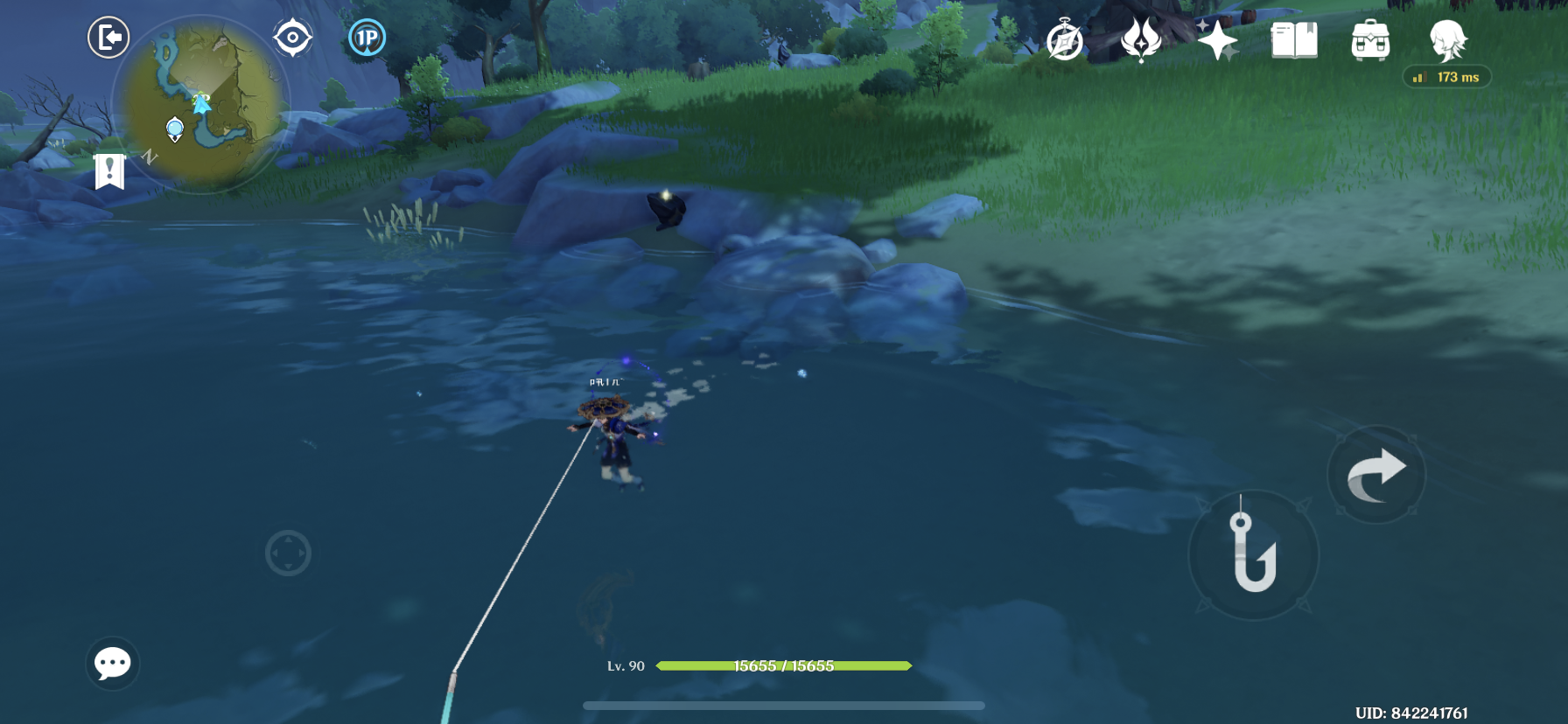
Task: Select the waypoint marker on the minimap
Action: point(174,129)
